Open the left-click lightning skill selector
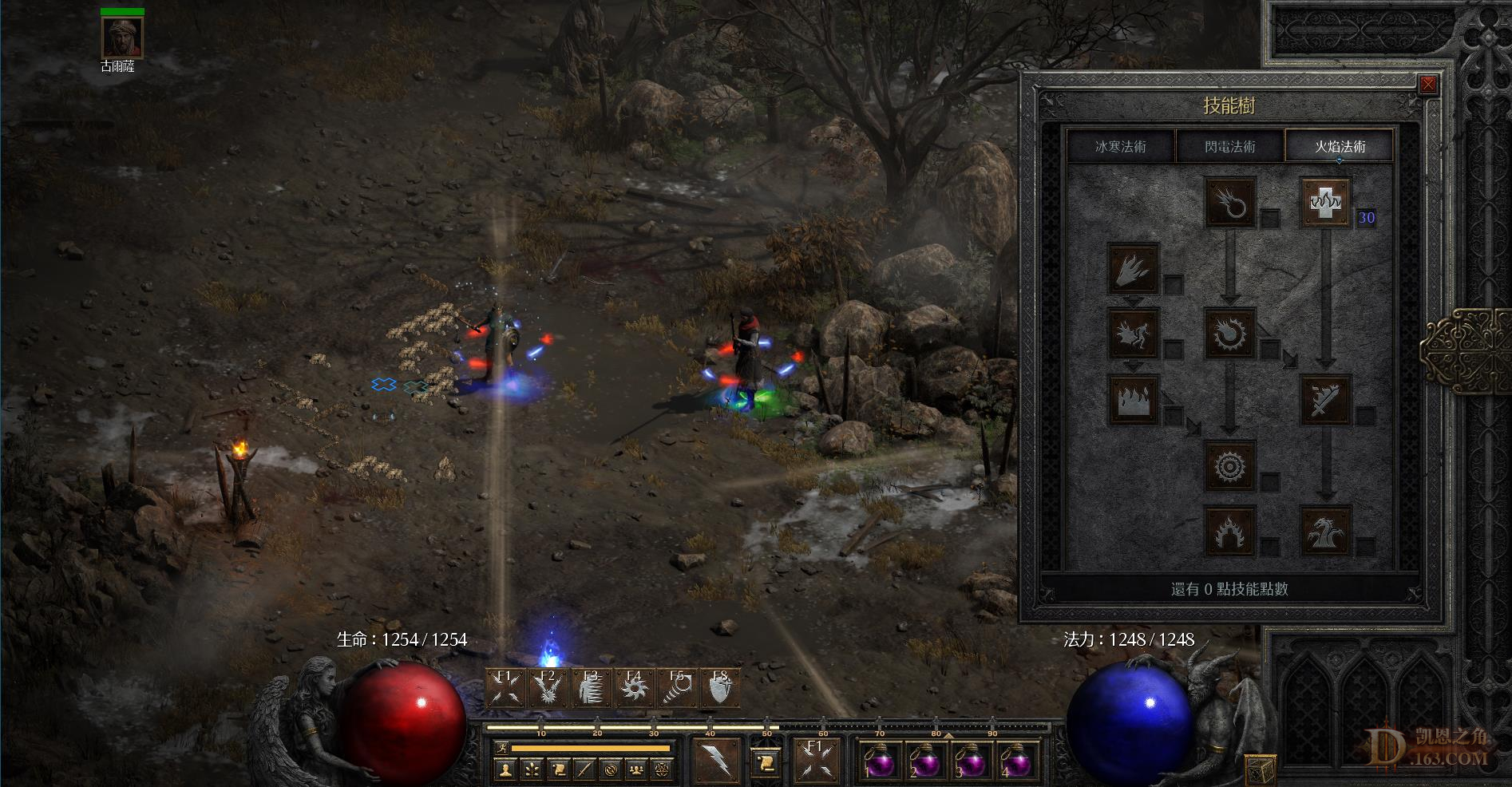Screen dimensions: 1512x787 click(716, 759)
